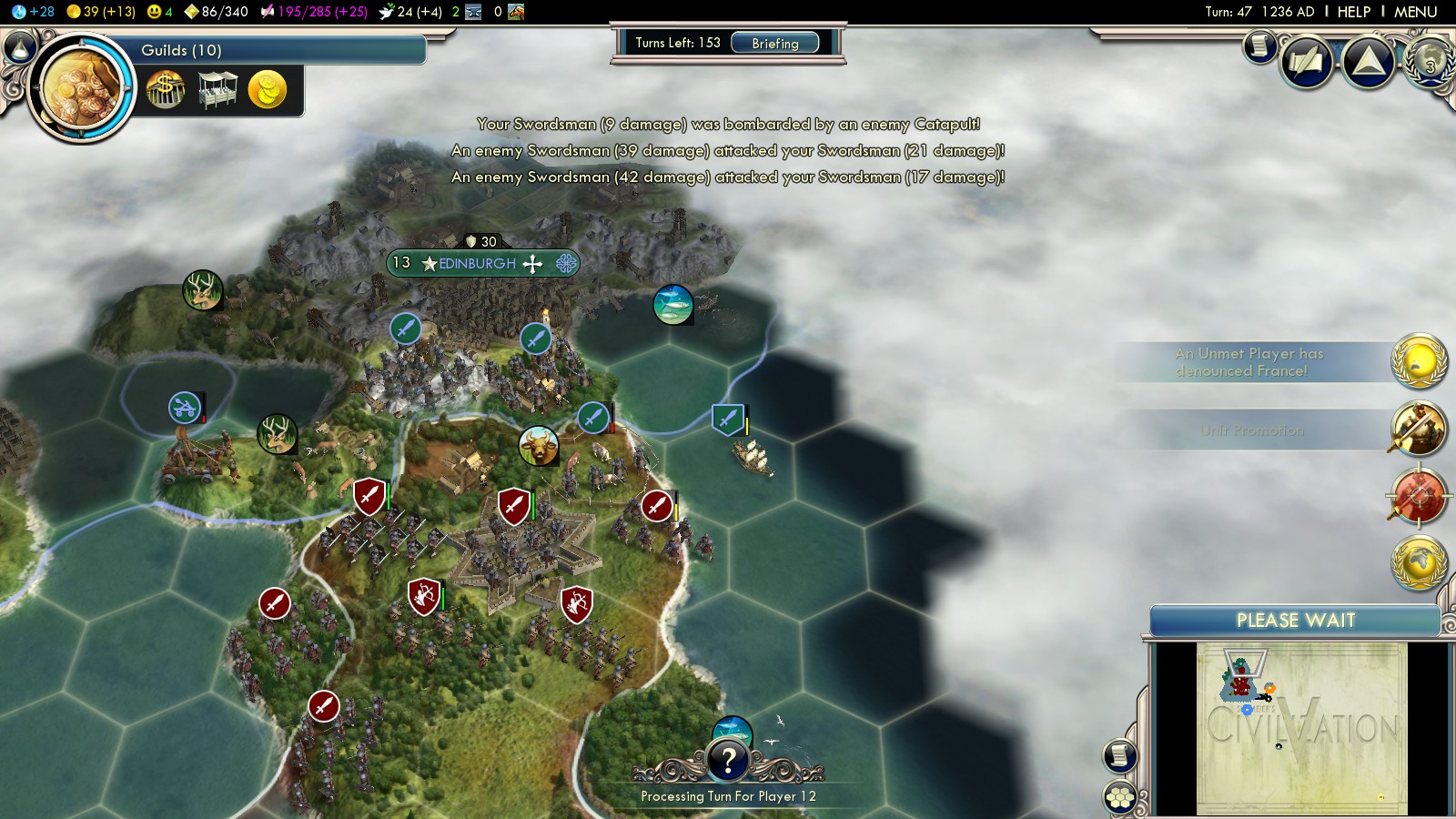Inspect the bank unlock icon under Guilds
The height and width of the screenshot is (819, 1456).
point(166,90)
